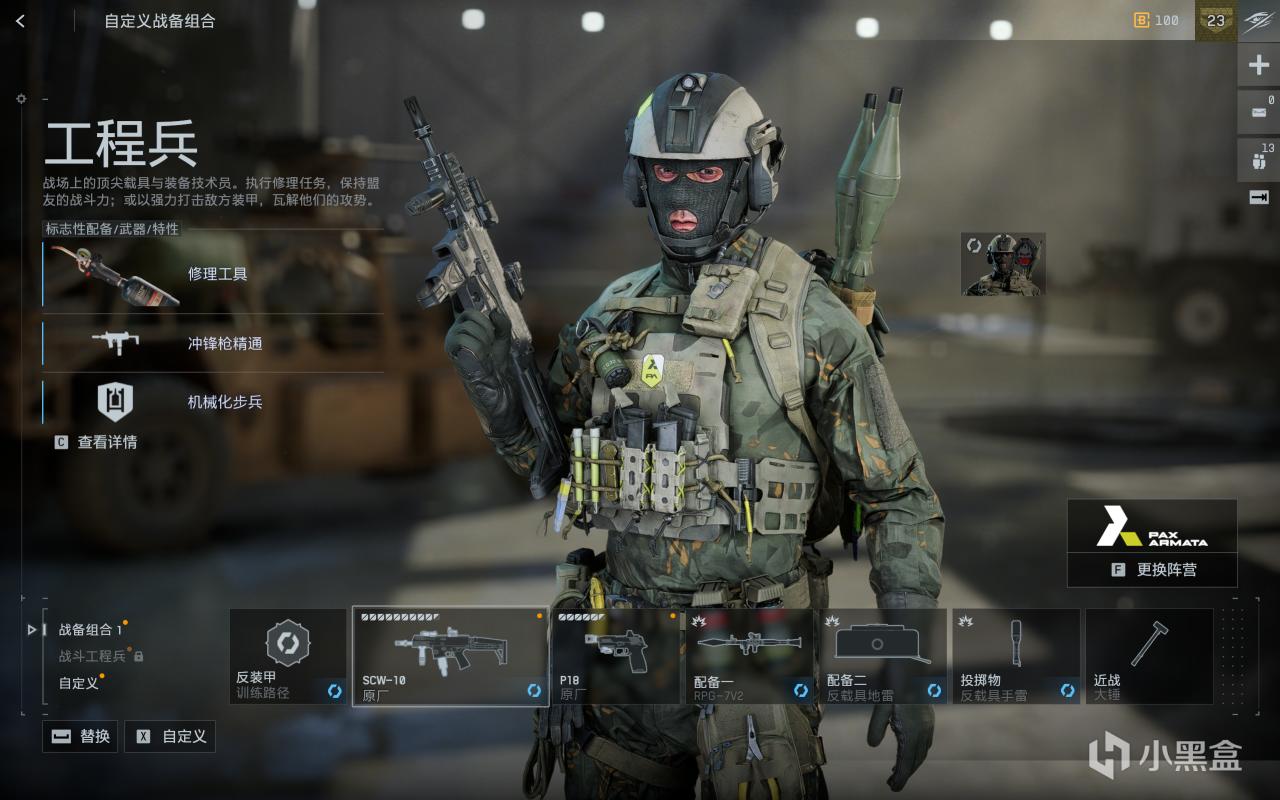
Task: Select the 反载具地雷 gadget two slot
Action: coord(883,656)
